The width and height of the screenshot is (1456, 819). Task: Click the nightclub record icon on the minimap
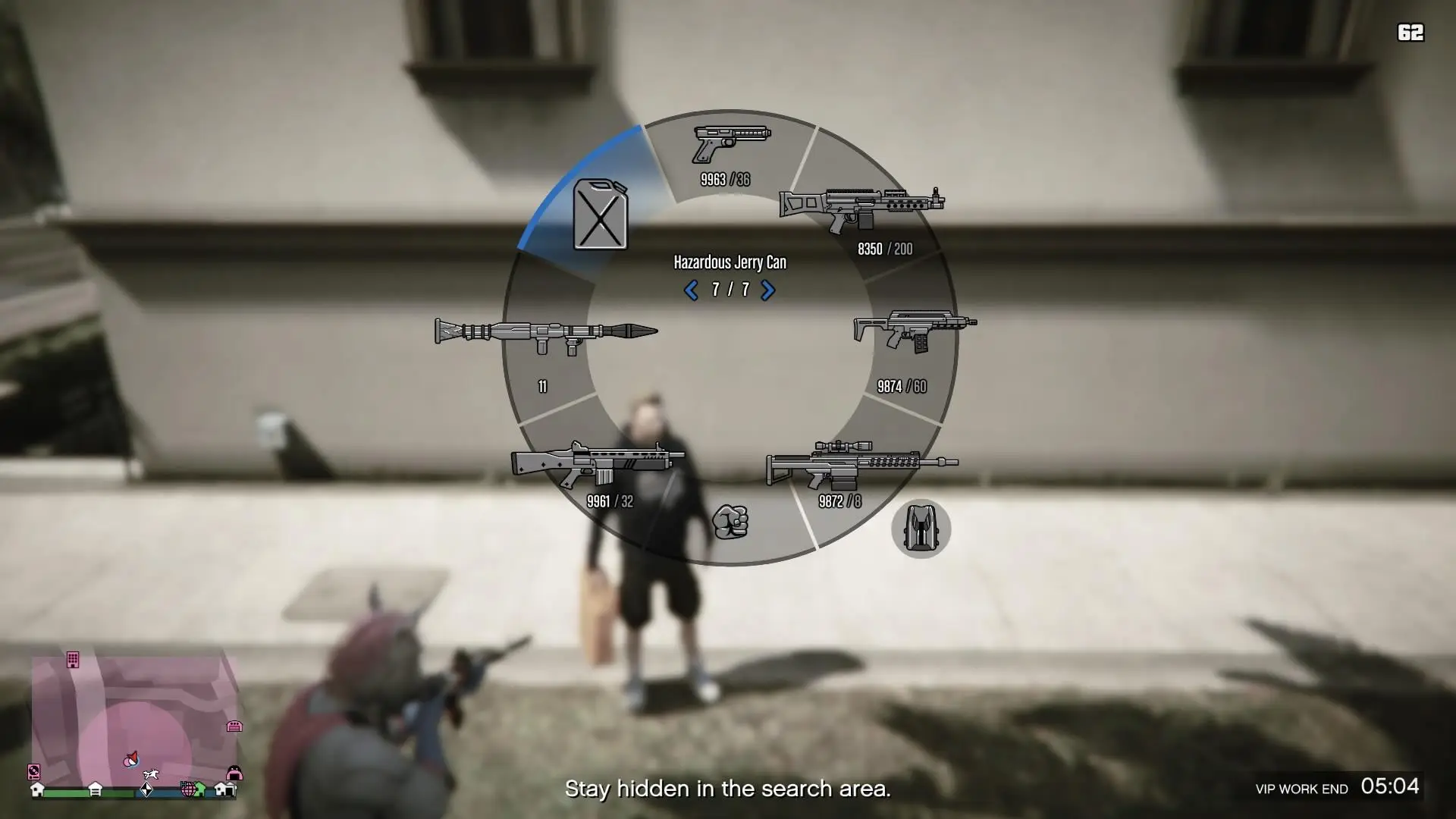(x=34, y=772)
